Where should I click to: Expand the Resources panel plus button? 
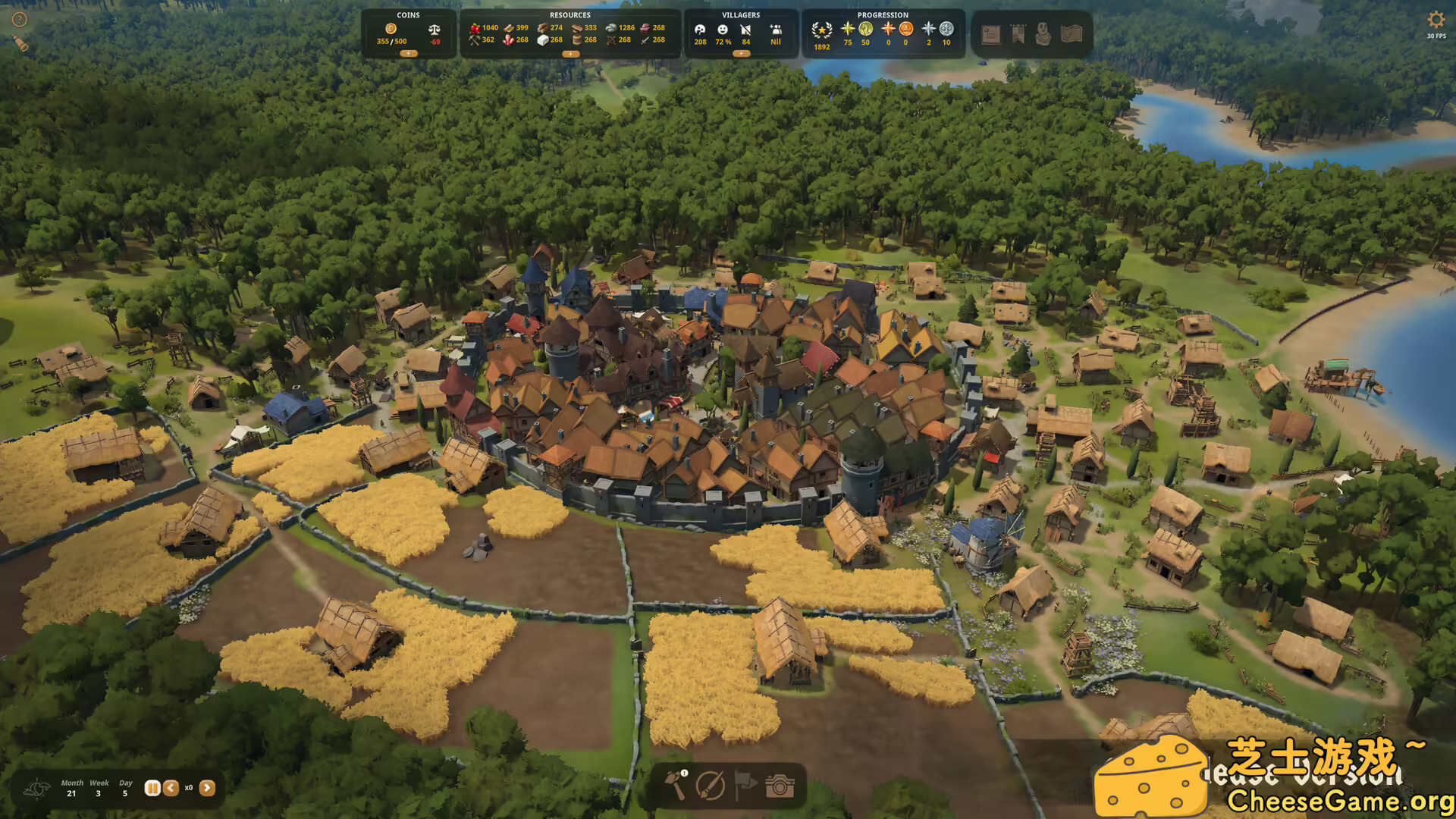[570, 54]
